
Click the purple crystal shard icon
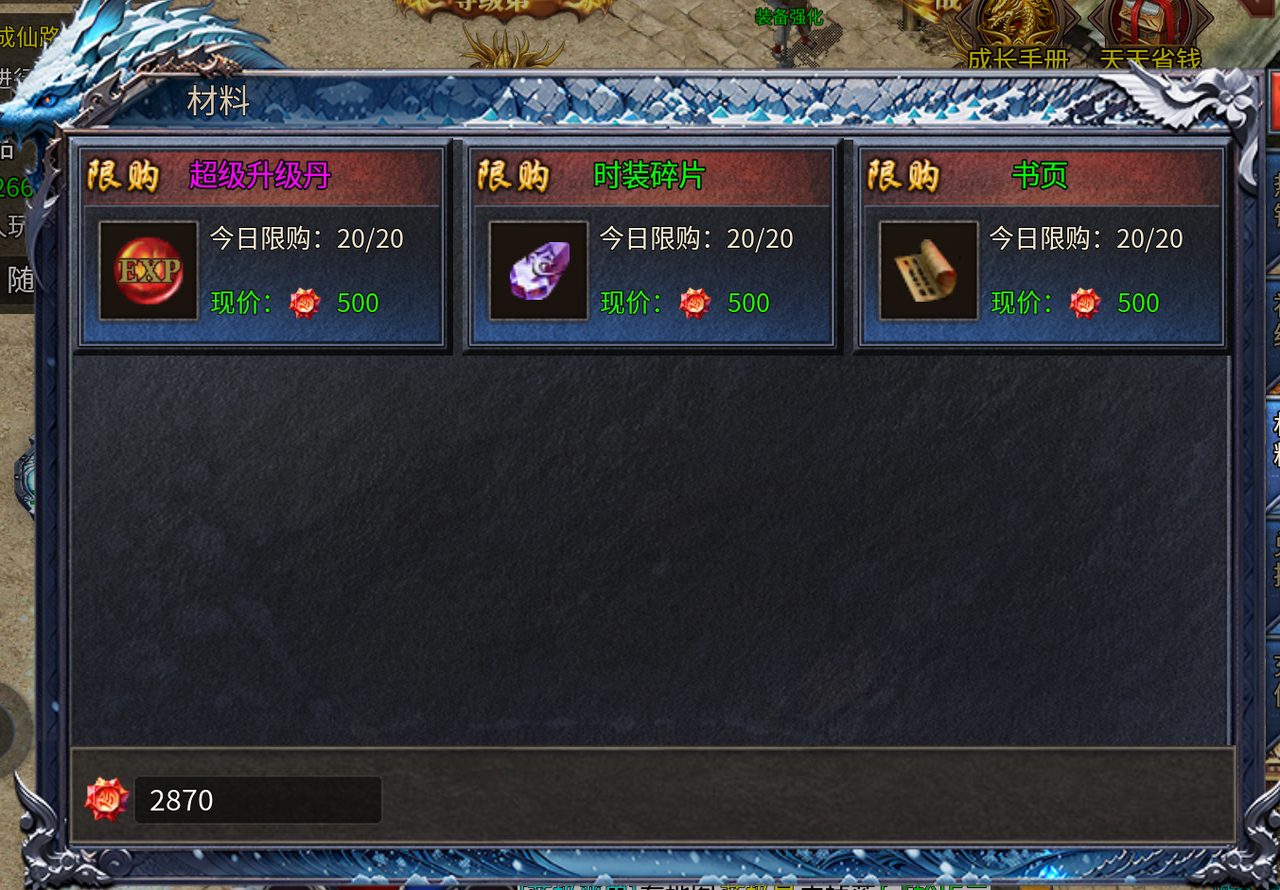click(x=539, y=271)
